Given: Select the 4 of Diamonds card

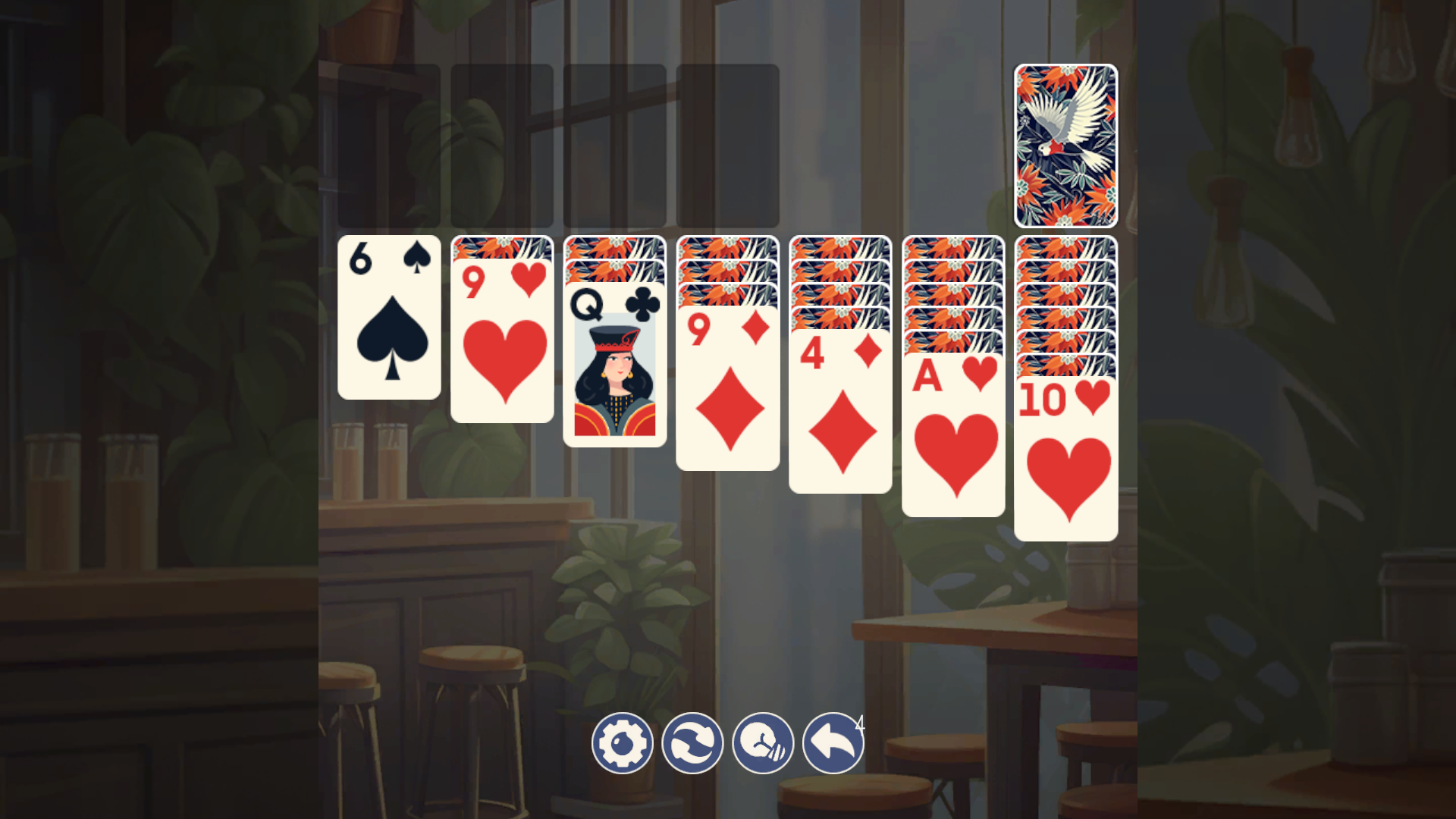Looking at the screenshot, I should (x=839, y=417).
